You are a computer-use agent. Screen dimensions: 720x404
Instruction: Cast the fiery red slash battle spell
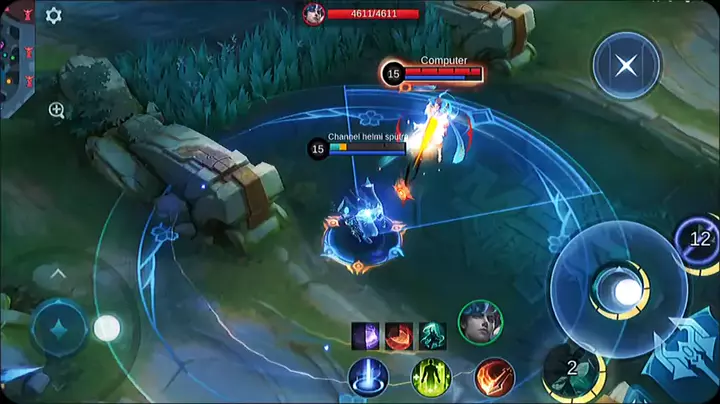(x=494, y=378)
